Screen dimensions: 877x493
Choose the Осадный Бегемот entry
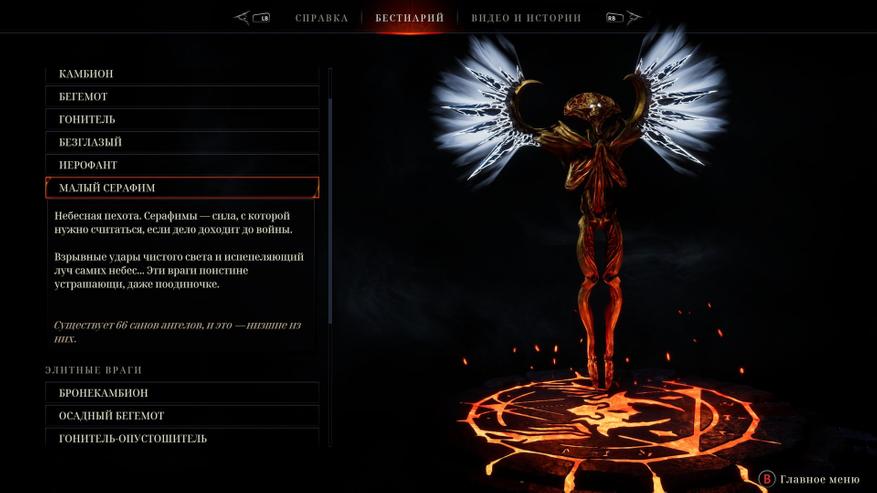click(182, 416)
